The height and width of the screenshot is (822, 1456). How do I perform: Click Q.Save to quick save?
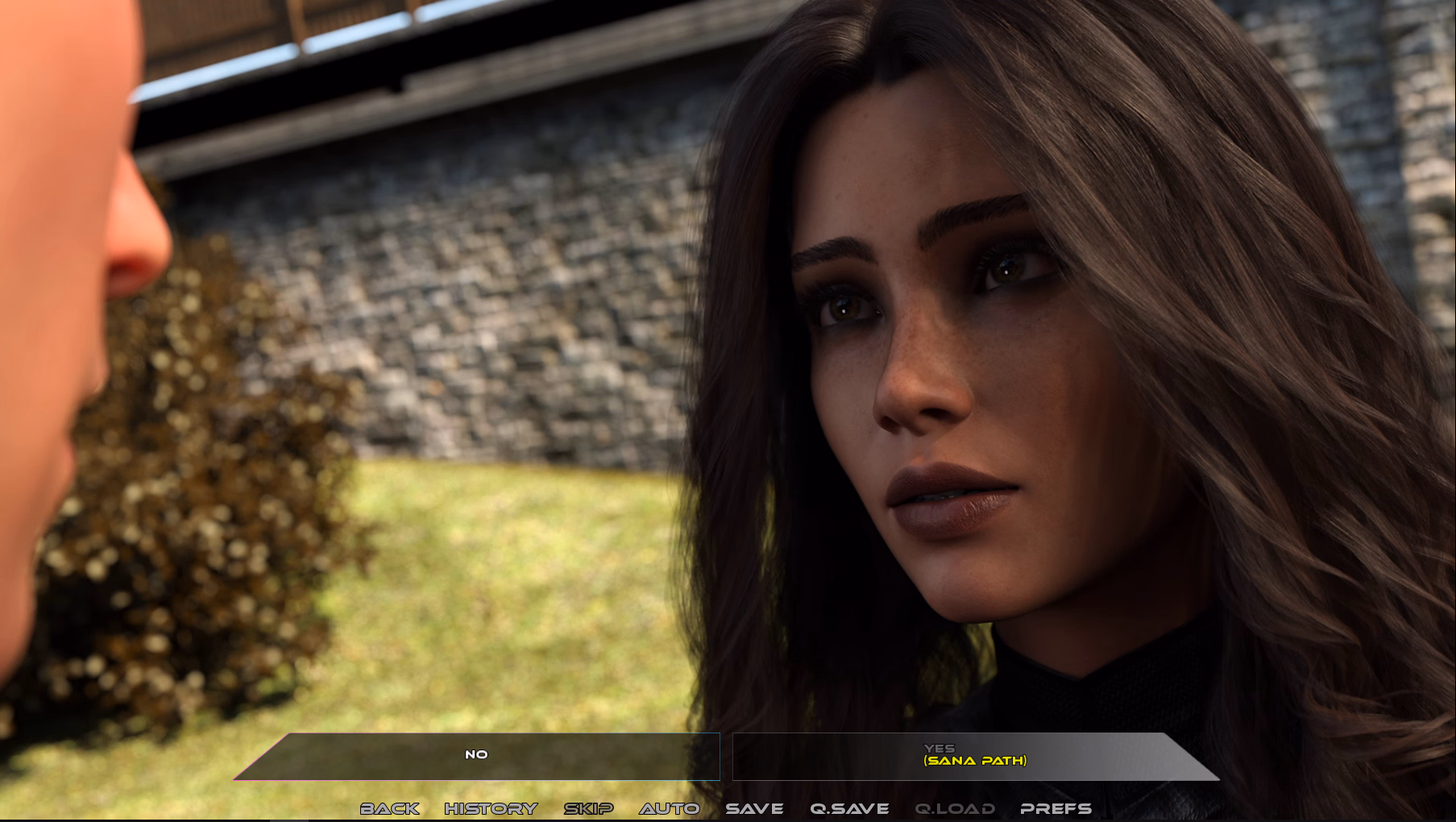pyautogui.click(x=849, y=808)
